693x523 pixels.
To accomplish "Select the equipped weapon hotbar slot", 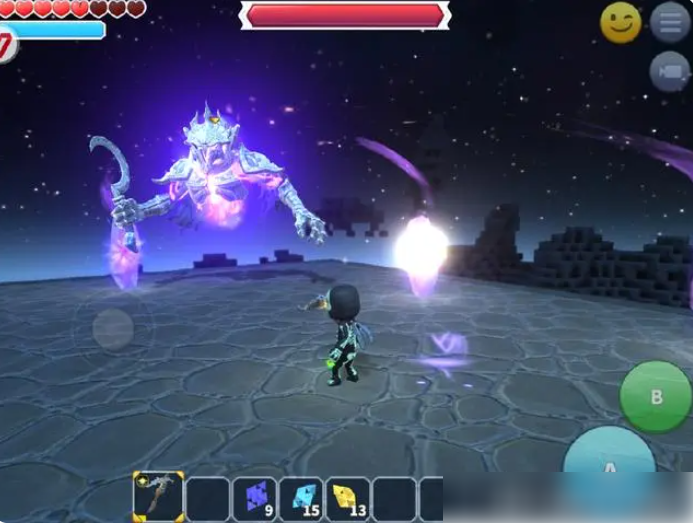I will click(x=158, y=497).
